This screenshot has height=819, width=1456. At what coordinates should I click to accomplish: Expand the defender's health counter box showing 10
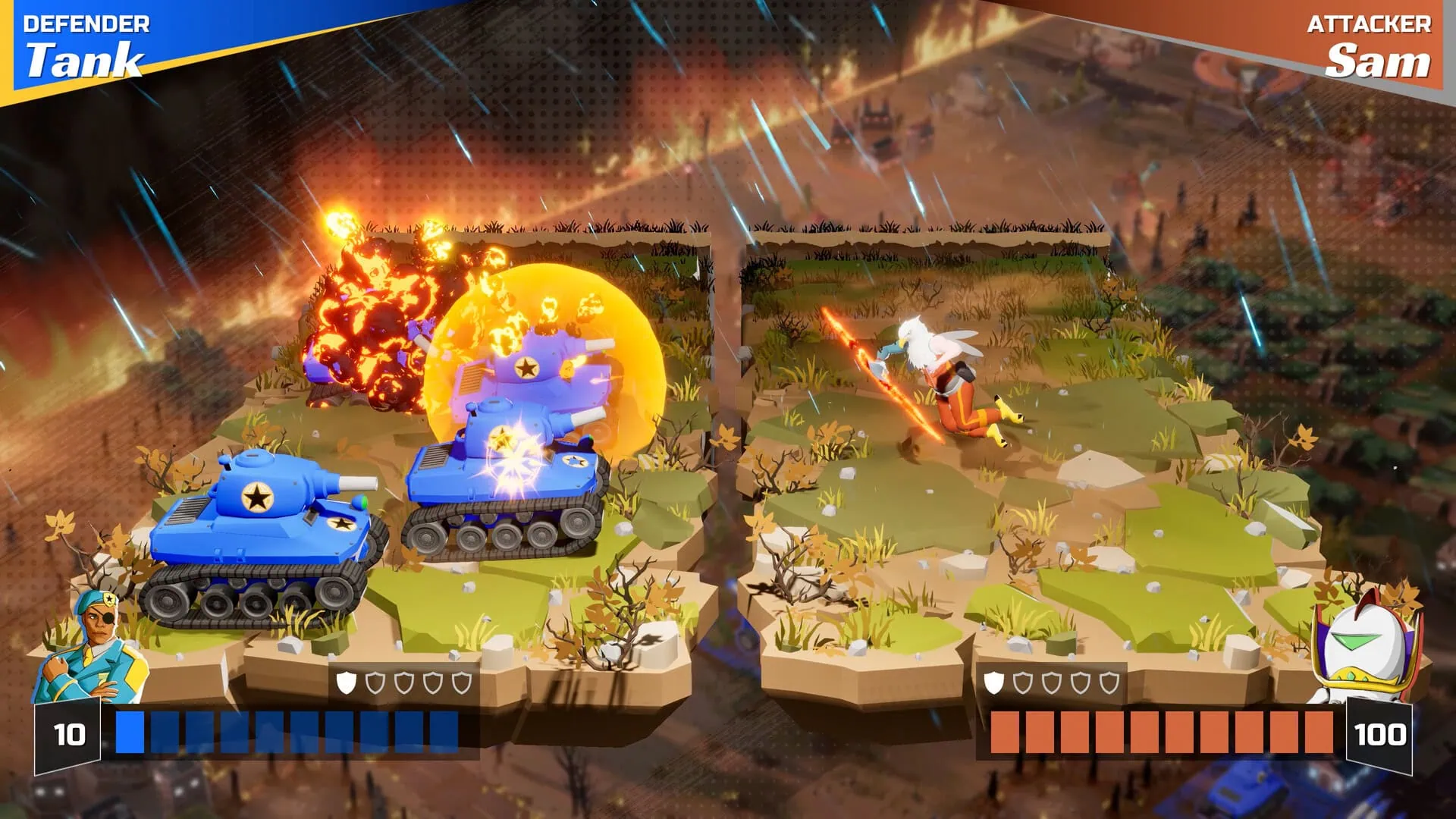pos(68,734)
